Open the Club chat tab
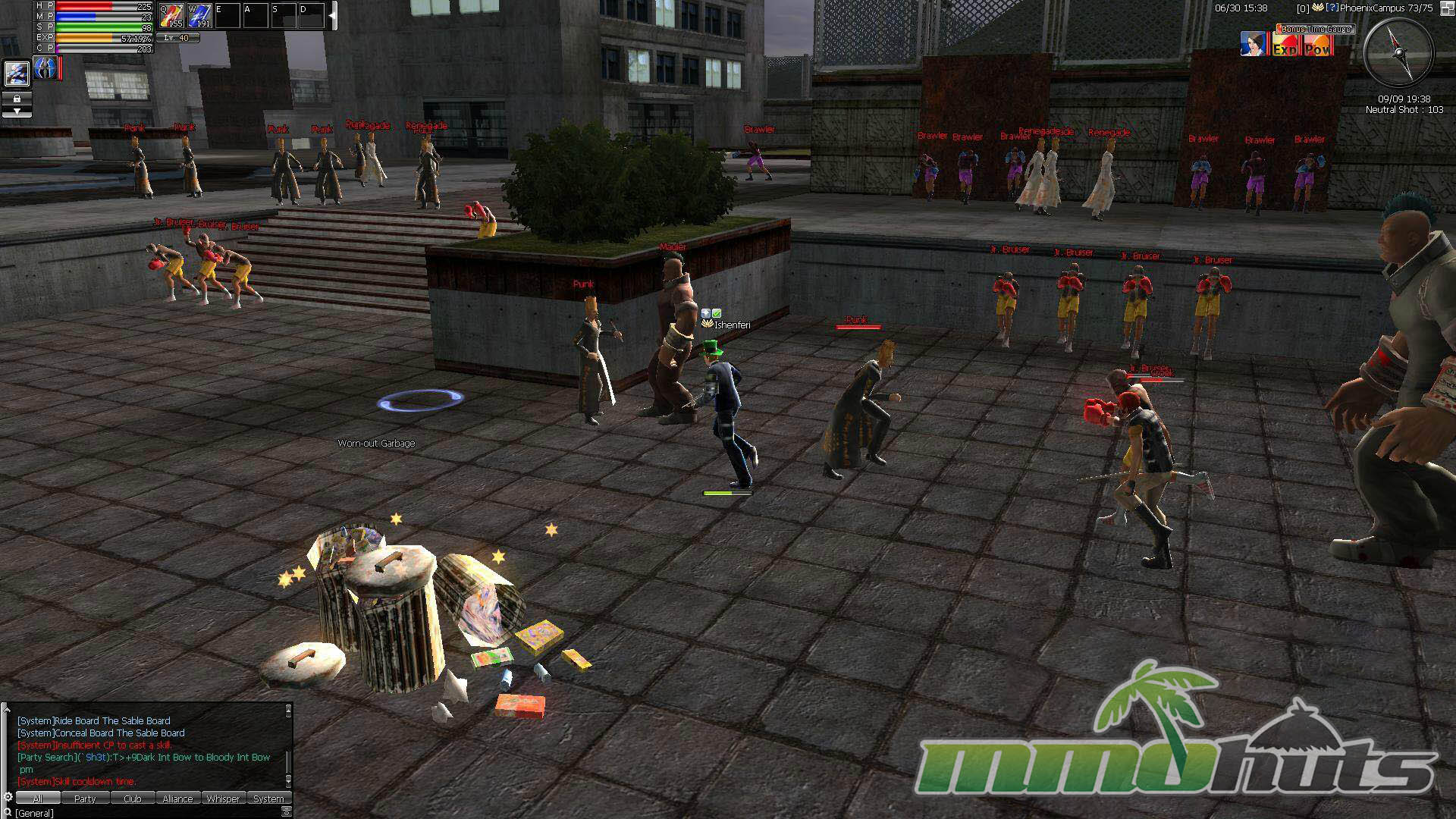Image resolution: width=1456 pixels, height=819 pixels. (133, 799)
